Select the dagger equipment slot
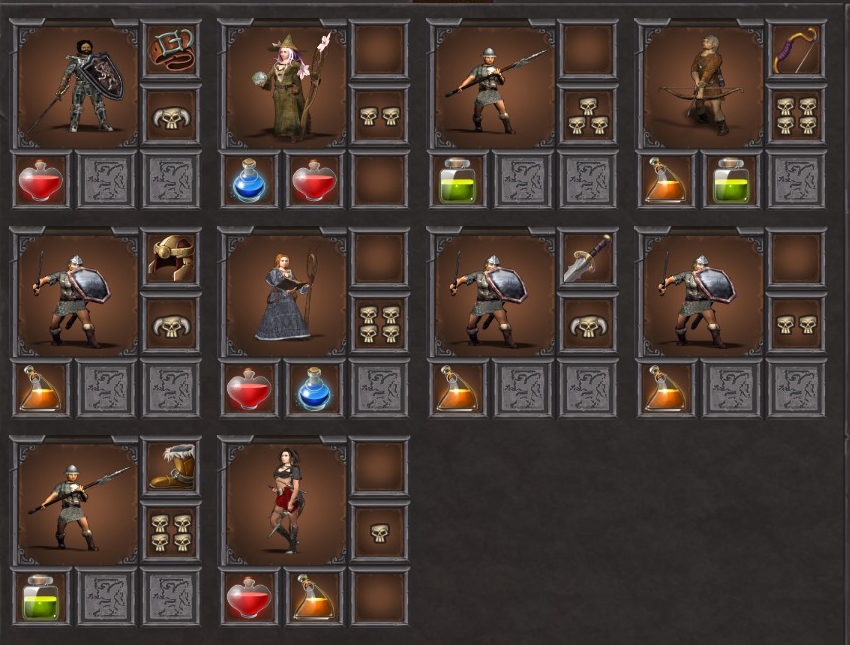This screenshot has width=850, height=645. 588,258
